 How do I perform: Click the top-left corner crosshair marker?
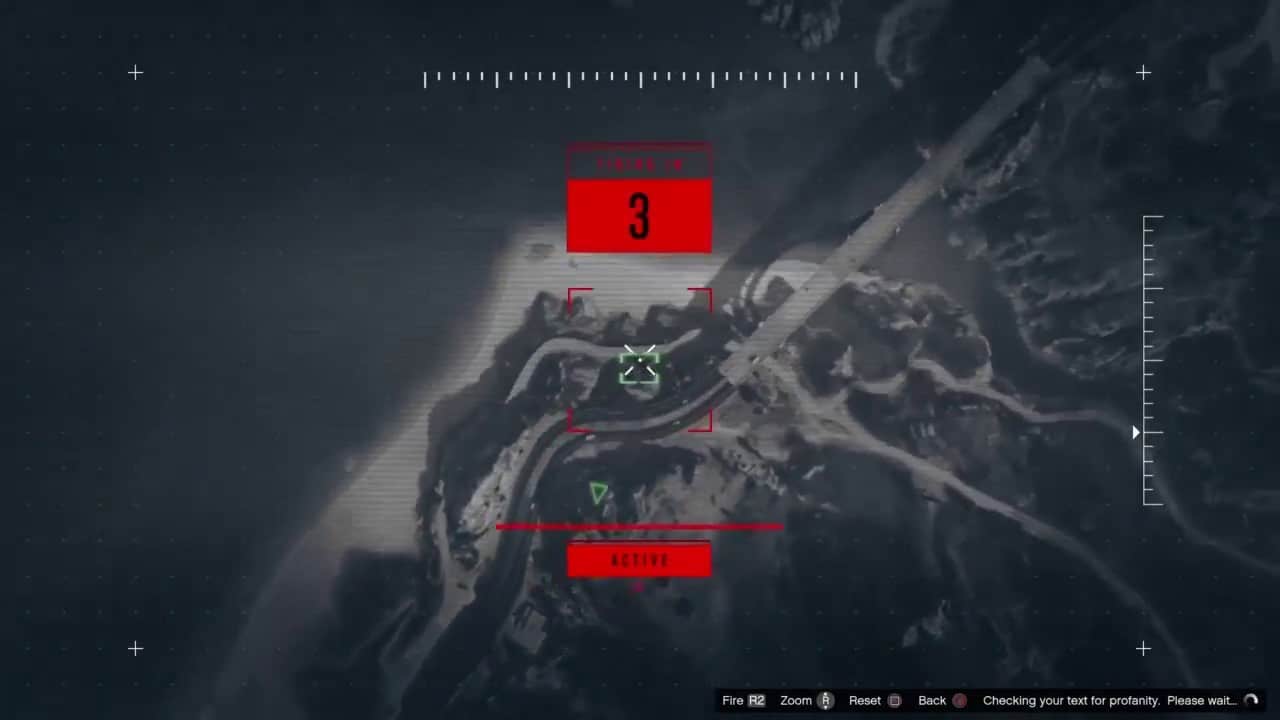click(135, 72)
